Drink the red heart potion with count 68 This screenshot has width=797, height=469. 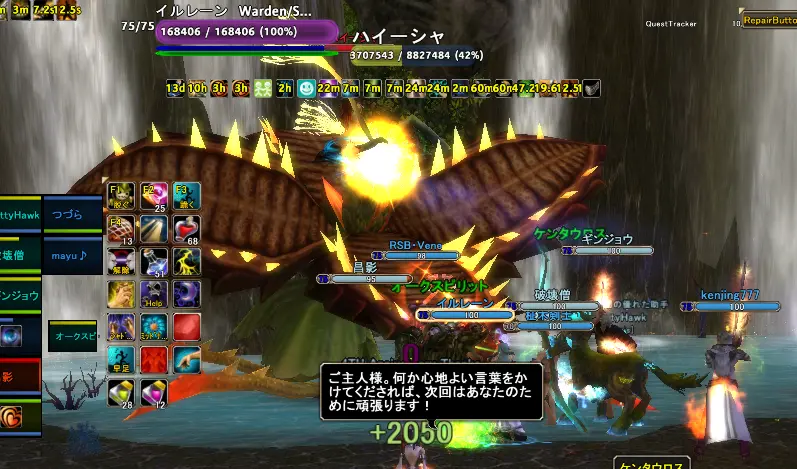pos(186,228)
